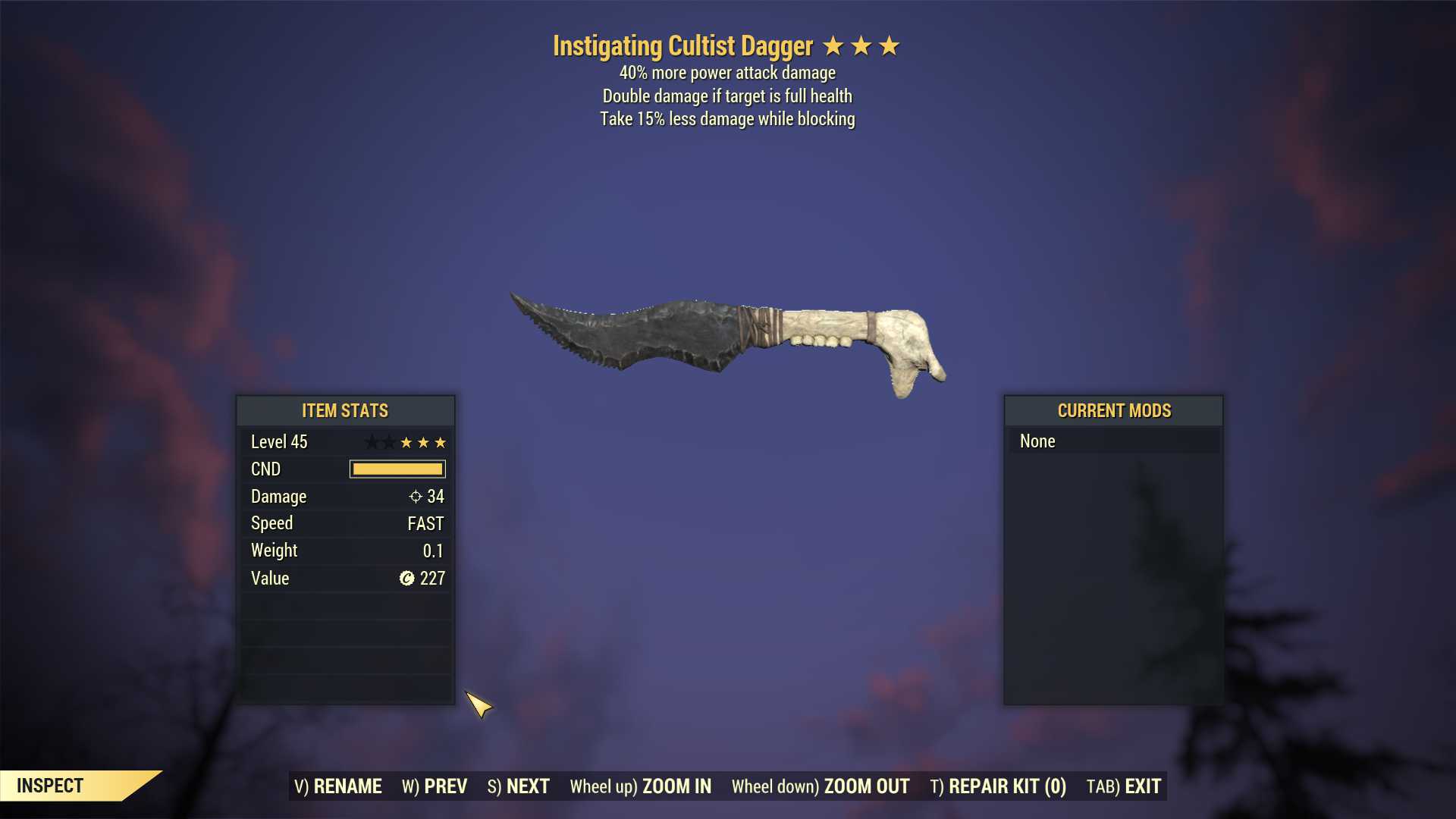Expand the ITEM STATS panel header
This screenshot has width=1456, height=819.
click(x=345, y=411)
